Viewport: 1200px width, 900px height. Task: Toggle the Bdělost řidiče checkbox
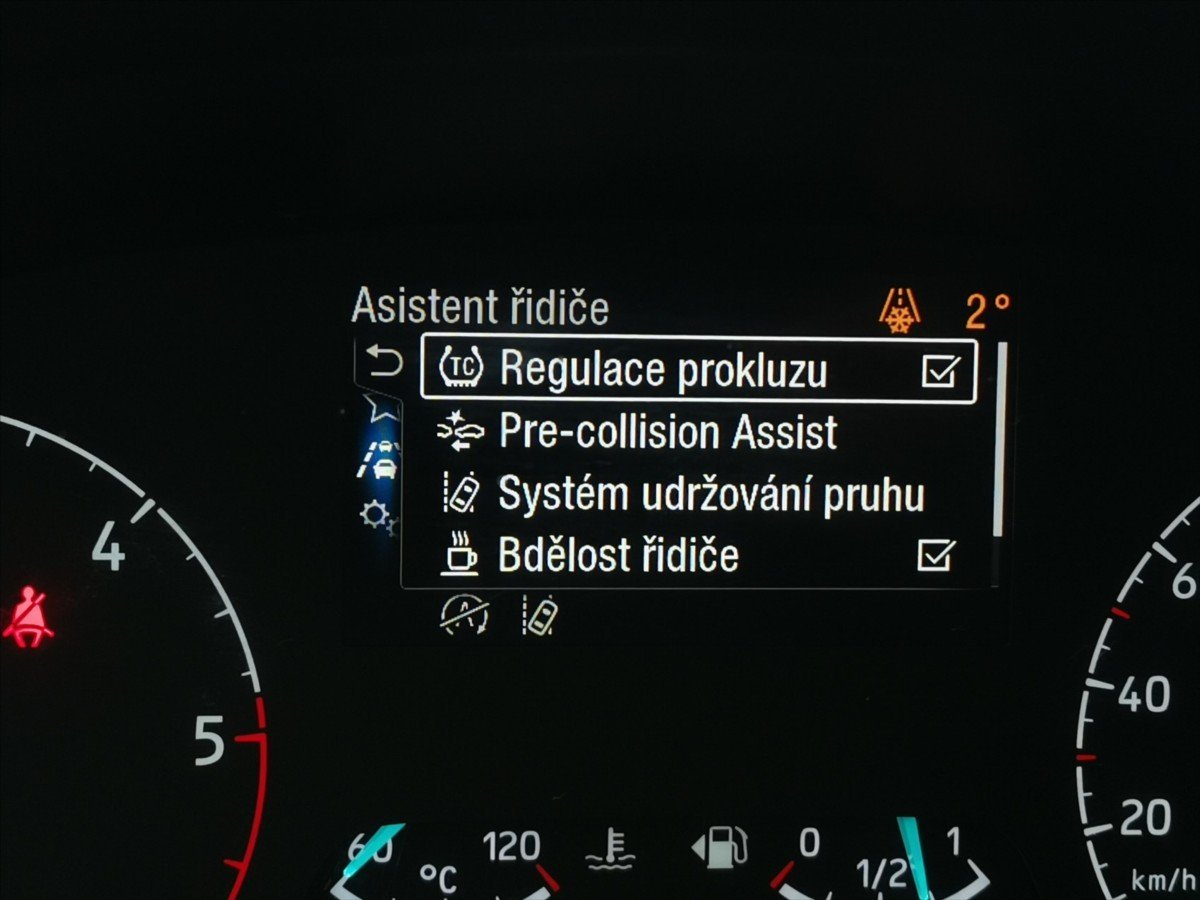tap(936, 555)
